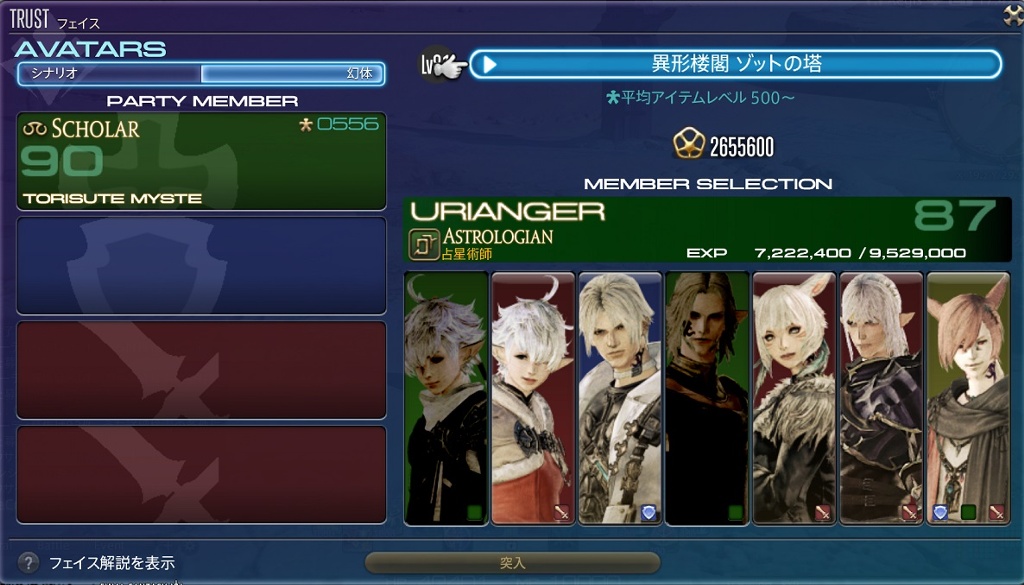This screenshot has width=1024, height=585.
Task: Select the Scholar party member slot
Action: [x=201, y=161]
